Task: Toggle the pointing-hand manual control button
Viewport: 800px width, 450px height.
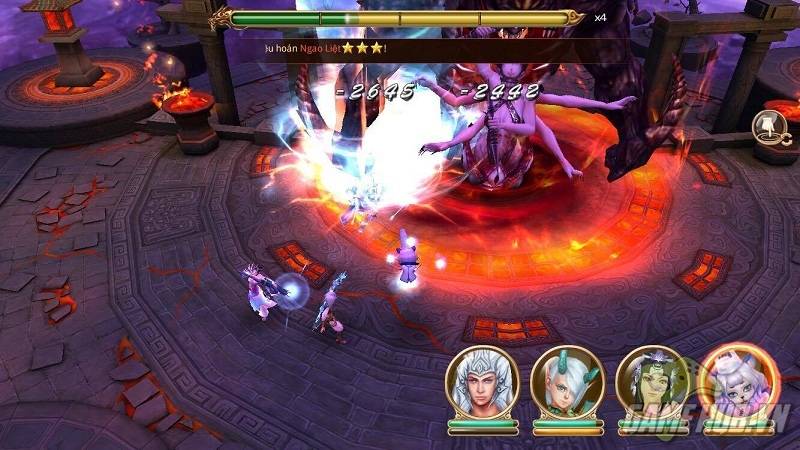Action: [767, 125]
